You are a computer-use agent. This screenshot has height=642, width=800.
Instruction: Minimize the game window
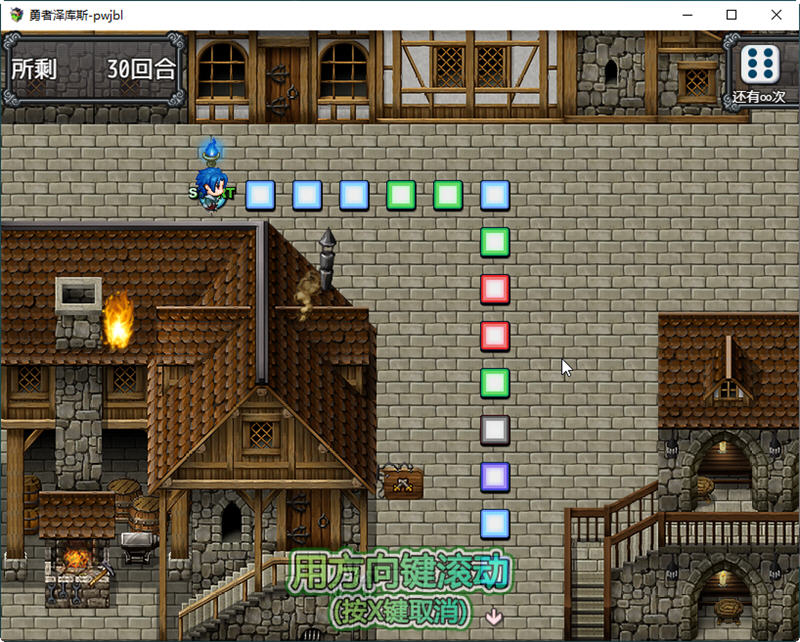point(685,15)
